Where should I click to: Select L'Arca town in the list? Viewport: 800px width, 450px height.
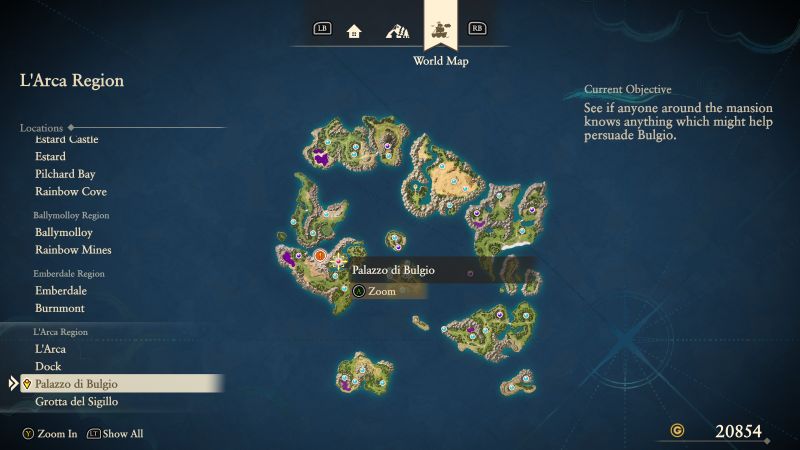point(50,349)
